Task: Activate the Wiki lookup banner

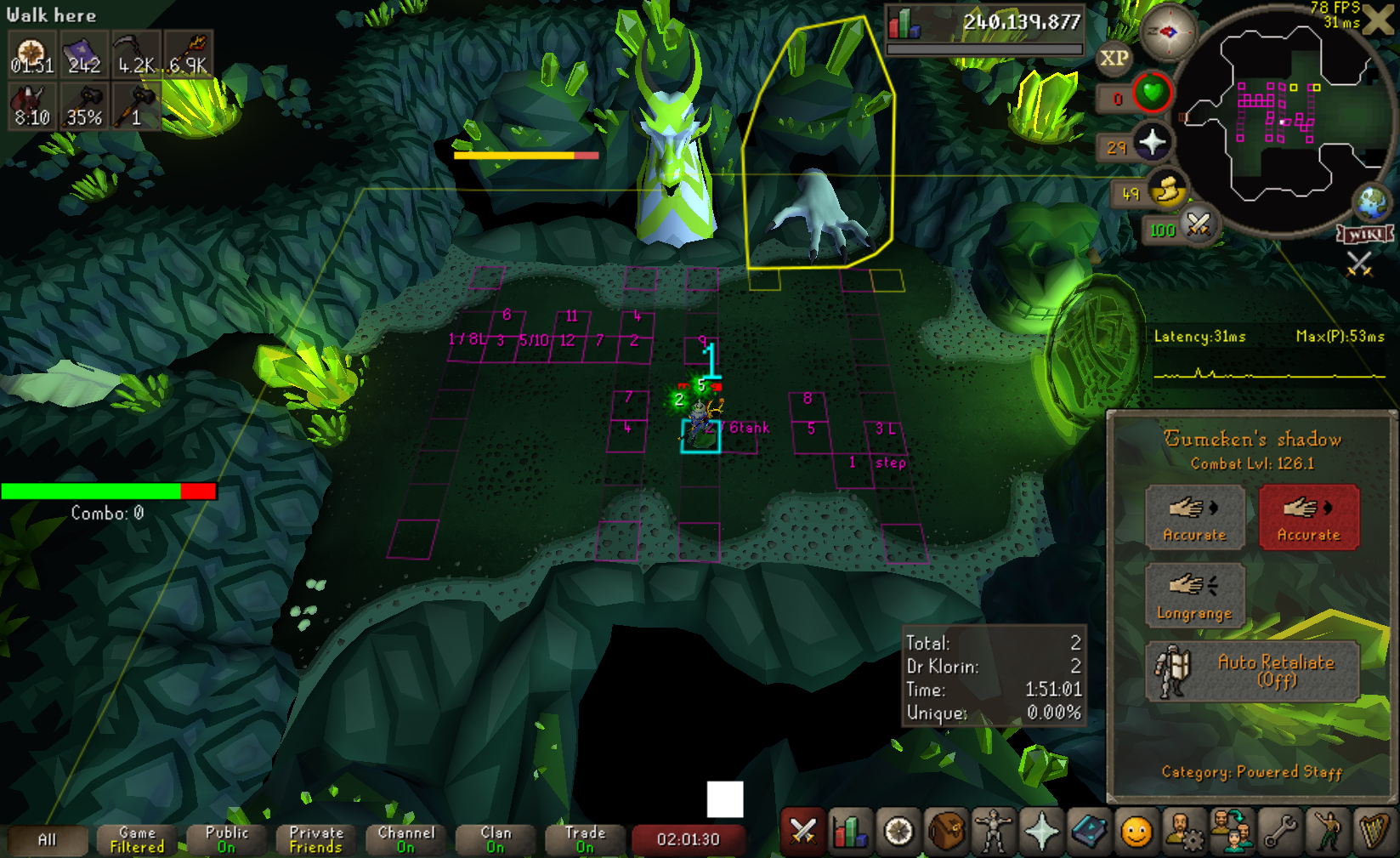Action: [x=1365, y=234]
